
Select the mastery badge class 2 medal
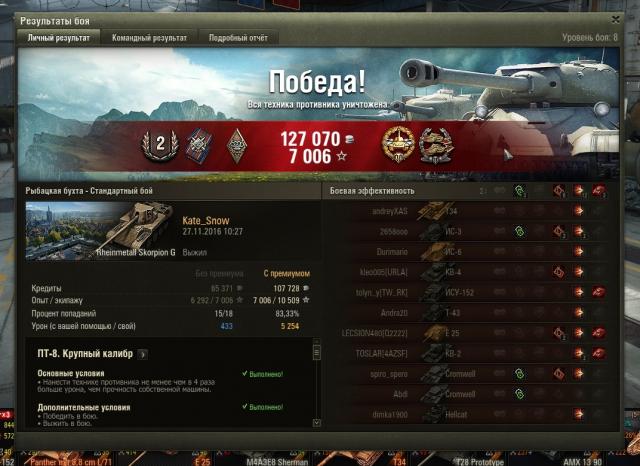coord(158,144)
